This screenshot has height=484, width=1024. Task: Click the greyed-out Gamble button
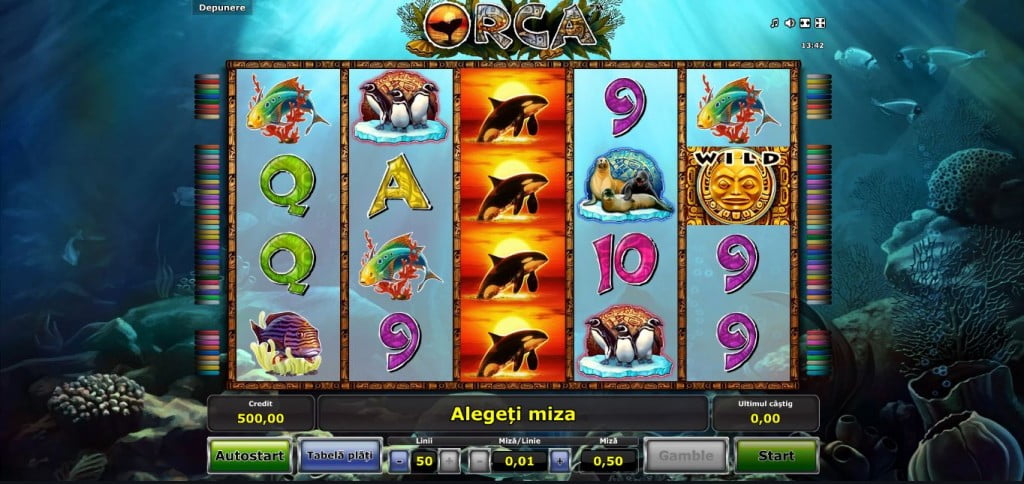[x=686, y=456]
